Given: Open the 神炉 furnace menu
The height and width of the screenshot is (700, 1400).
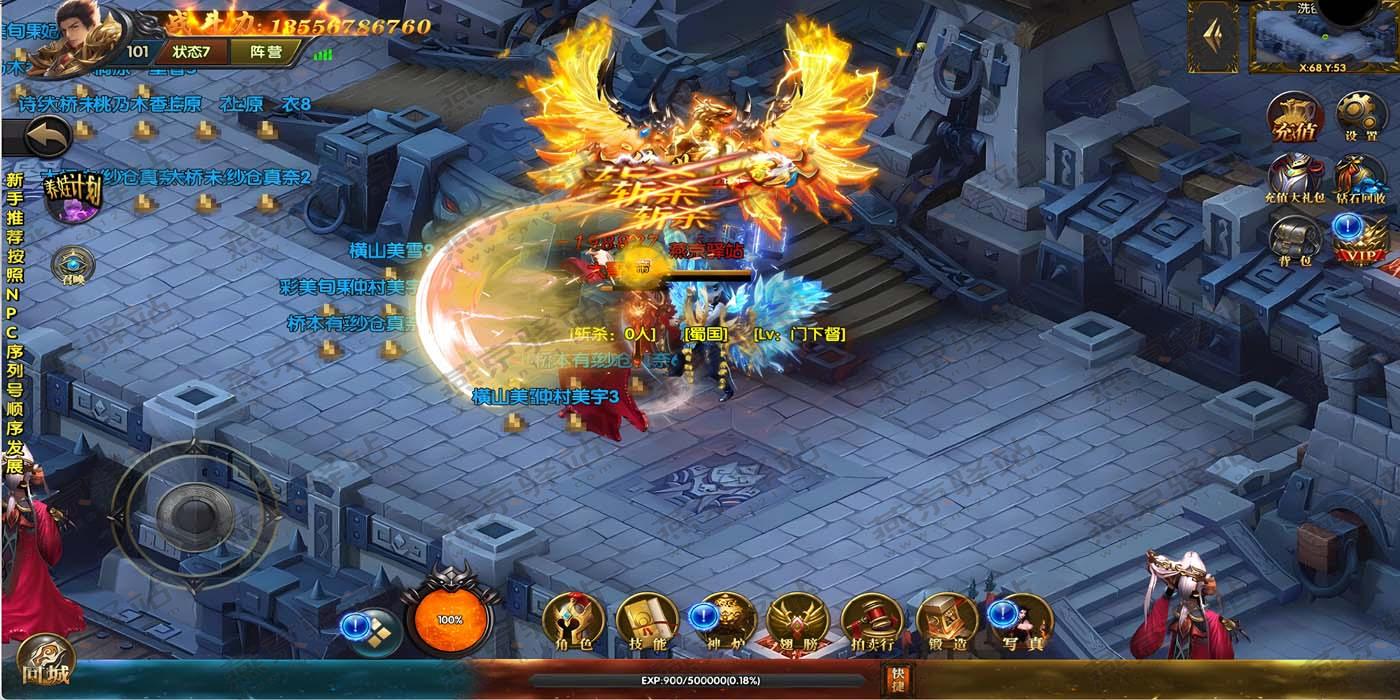Looking at the screenshot, I should (x=723, y=622).
